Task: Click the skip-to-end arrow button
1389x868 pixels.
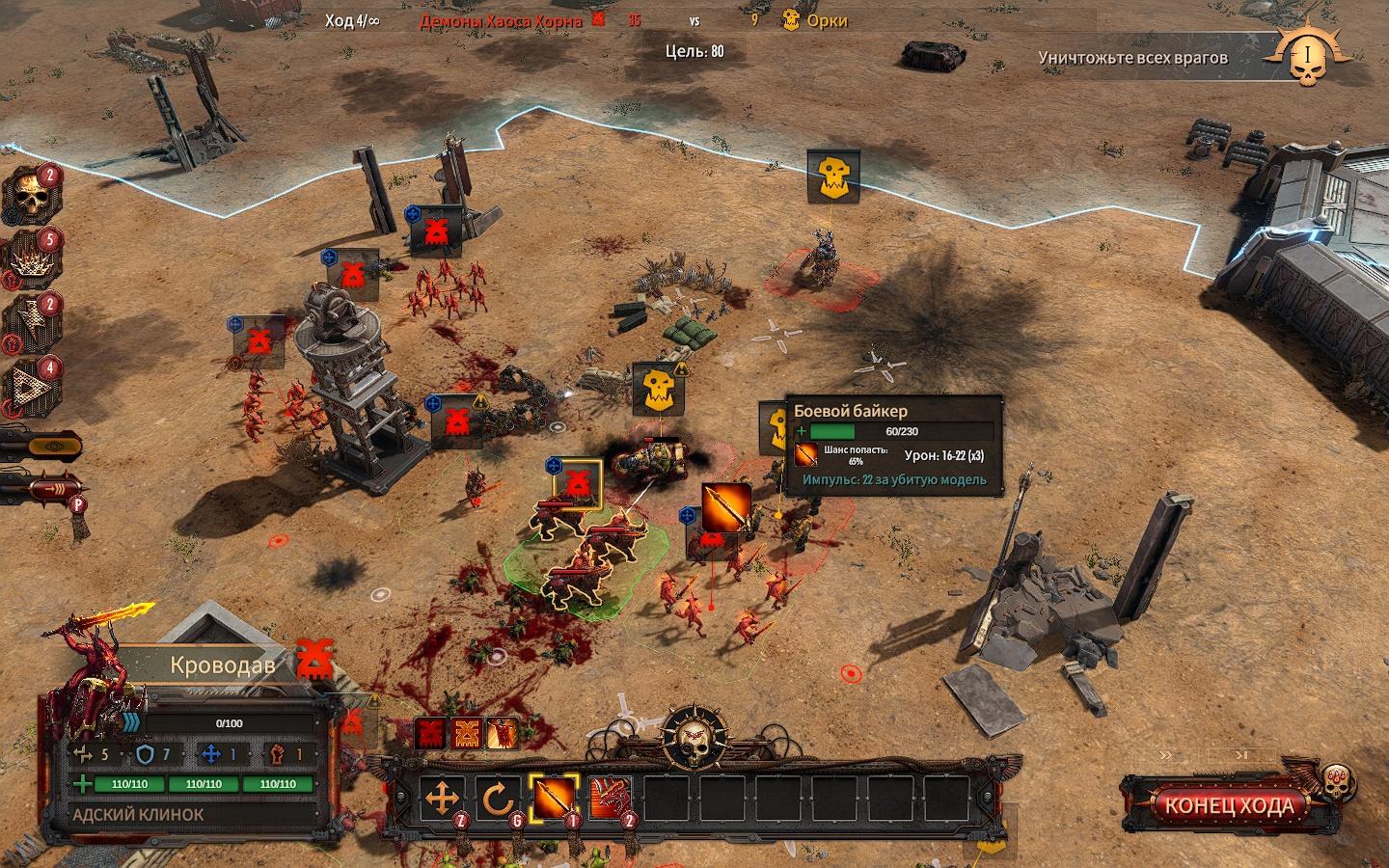Action: (x=1243, y=755)
